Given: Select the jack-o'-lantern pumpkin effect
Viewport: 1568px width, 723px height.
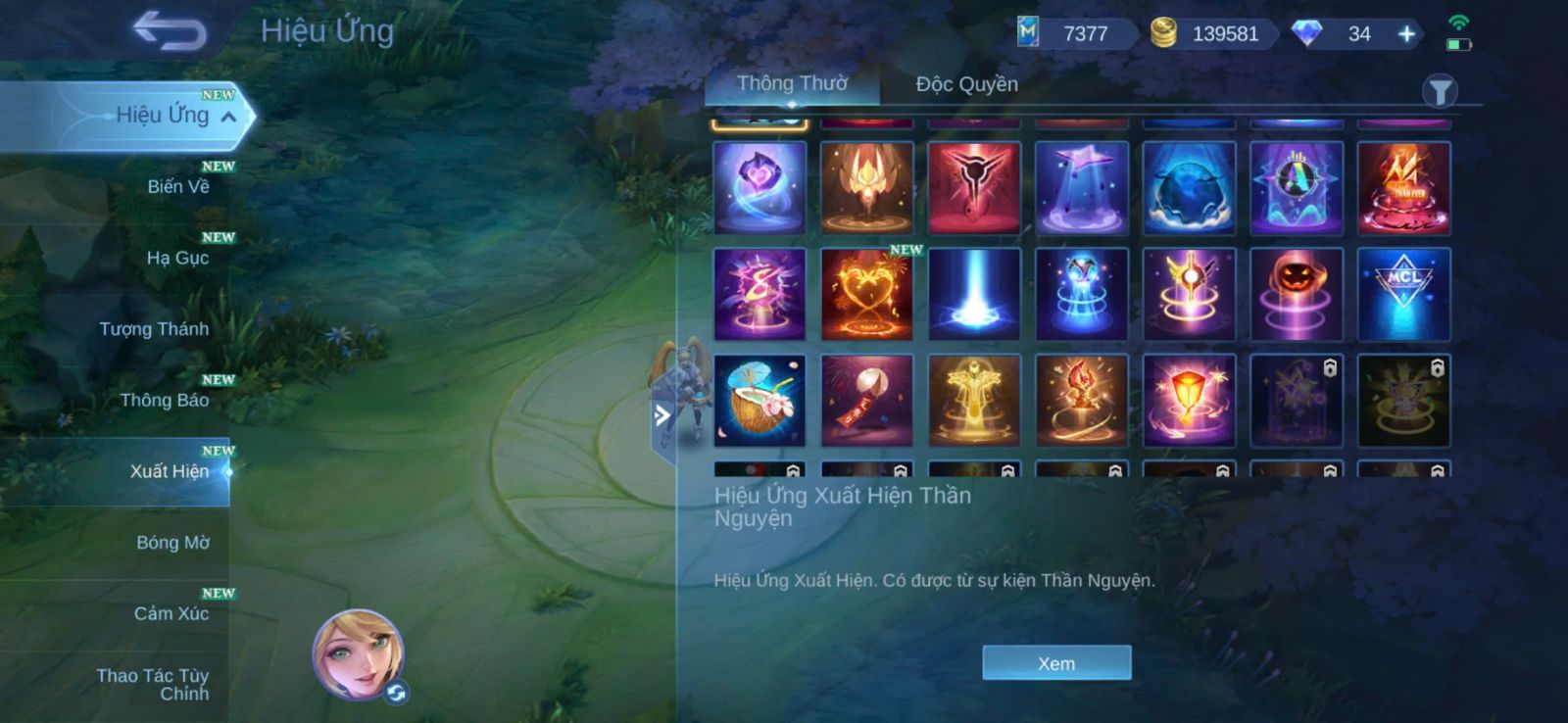Looking at the screenshot, I should pyautogui.click(x=1296, y=294).
